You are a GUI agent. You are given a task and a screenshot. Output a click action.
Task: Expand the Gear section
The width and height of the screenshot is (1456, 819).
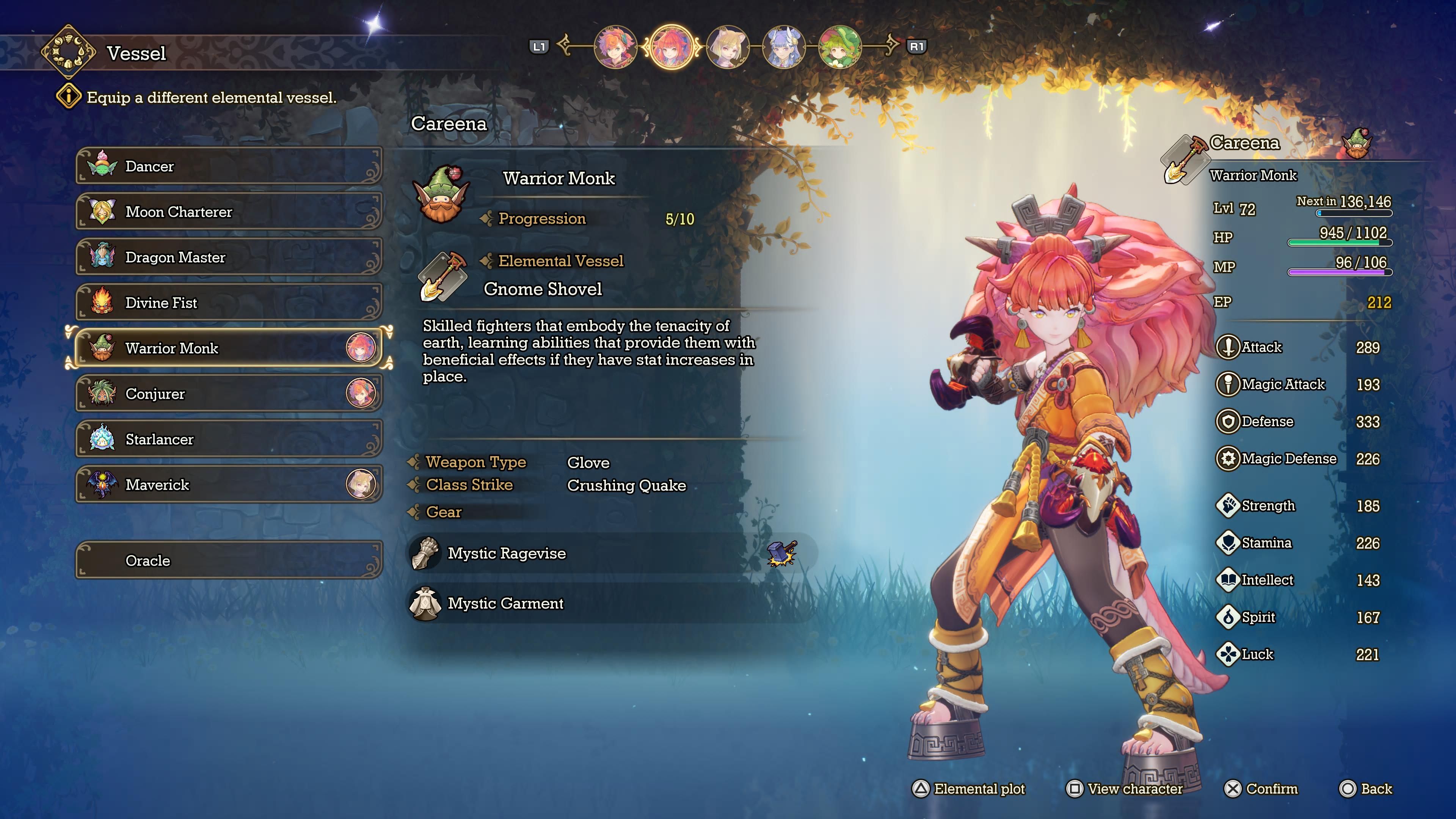click(x=444, y=512)
